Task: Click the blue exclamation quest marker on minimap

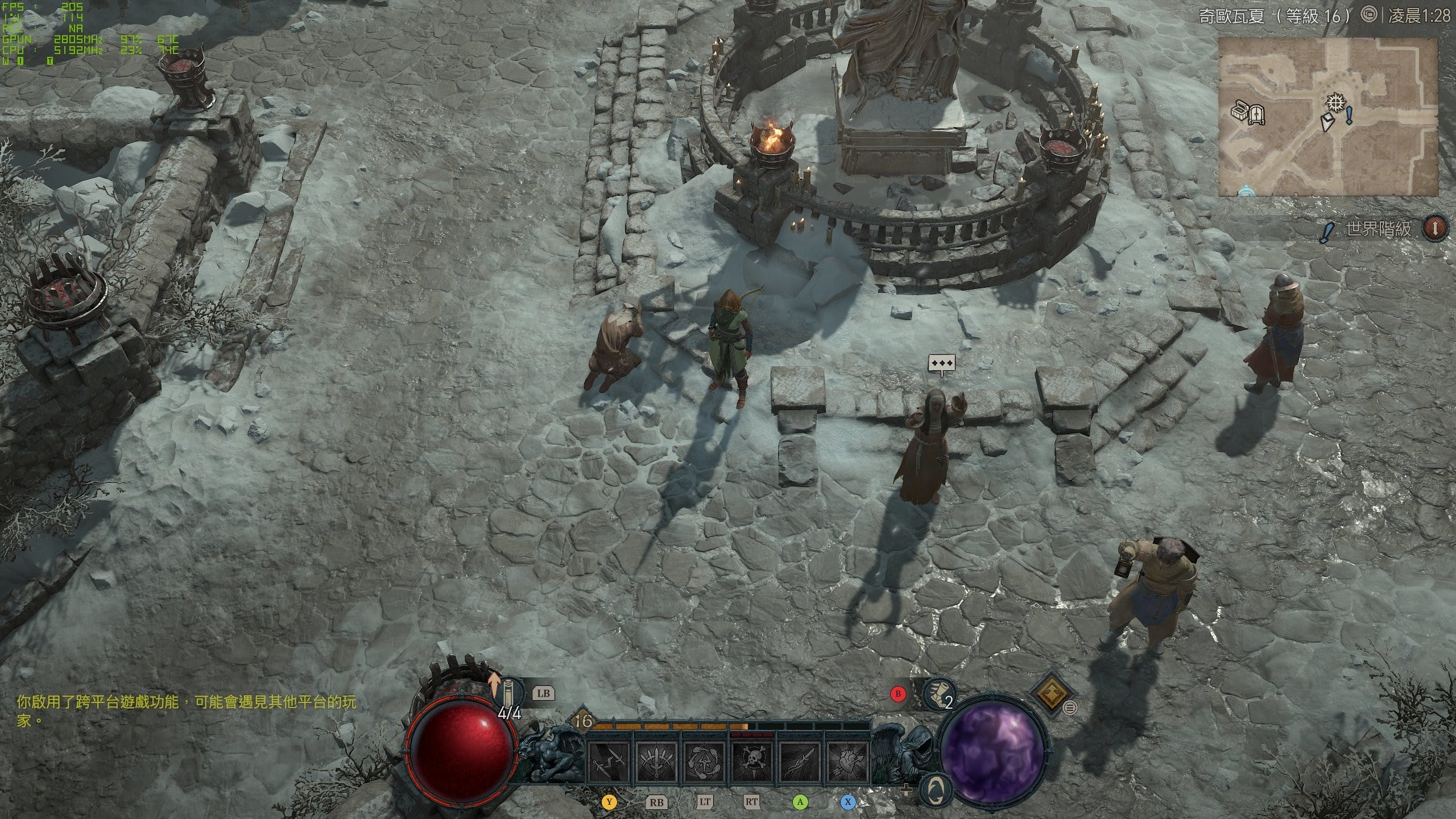Action: (1349, 116)
